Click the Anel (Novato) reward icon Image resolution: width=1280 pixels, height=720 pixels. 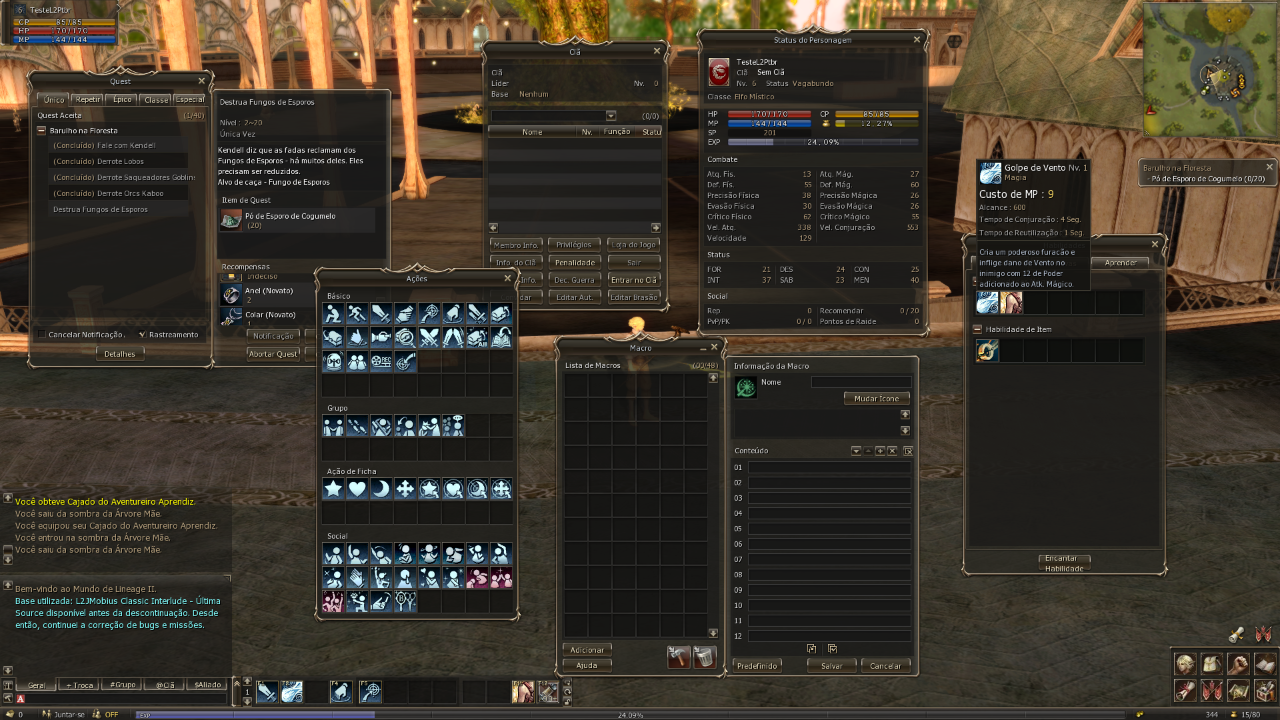[231, 295]
